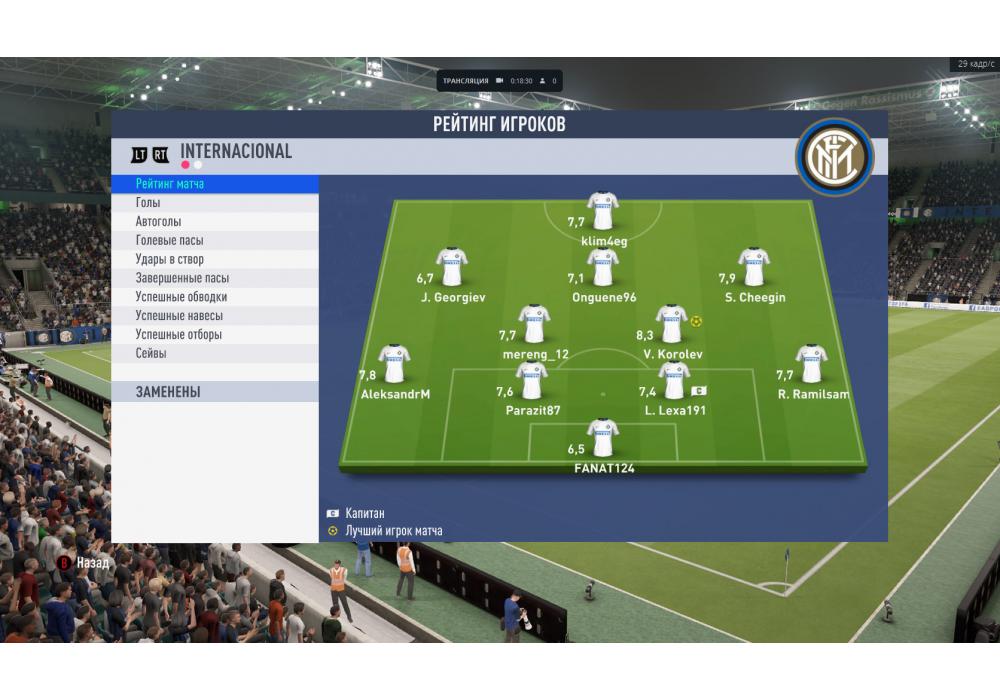Show the Успешные обводки statistic
The image size is (1000, 700).
(x=215, y=297)
